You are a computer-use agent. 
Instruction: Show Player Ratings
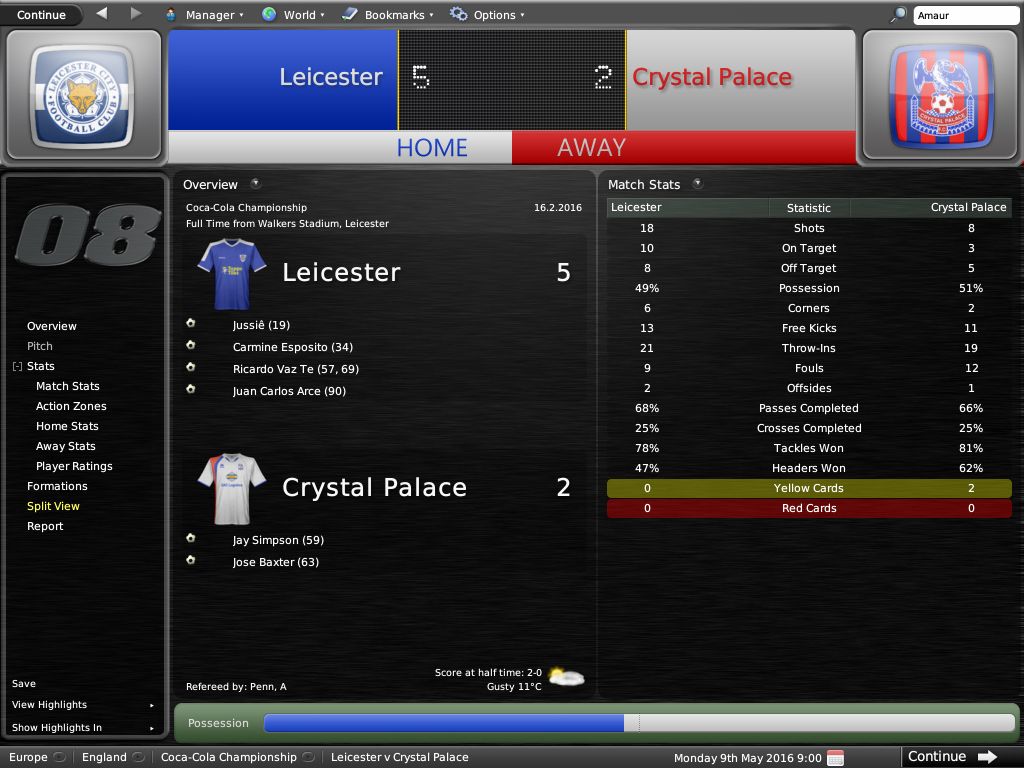tap(74, 466)
